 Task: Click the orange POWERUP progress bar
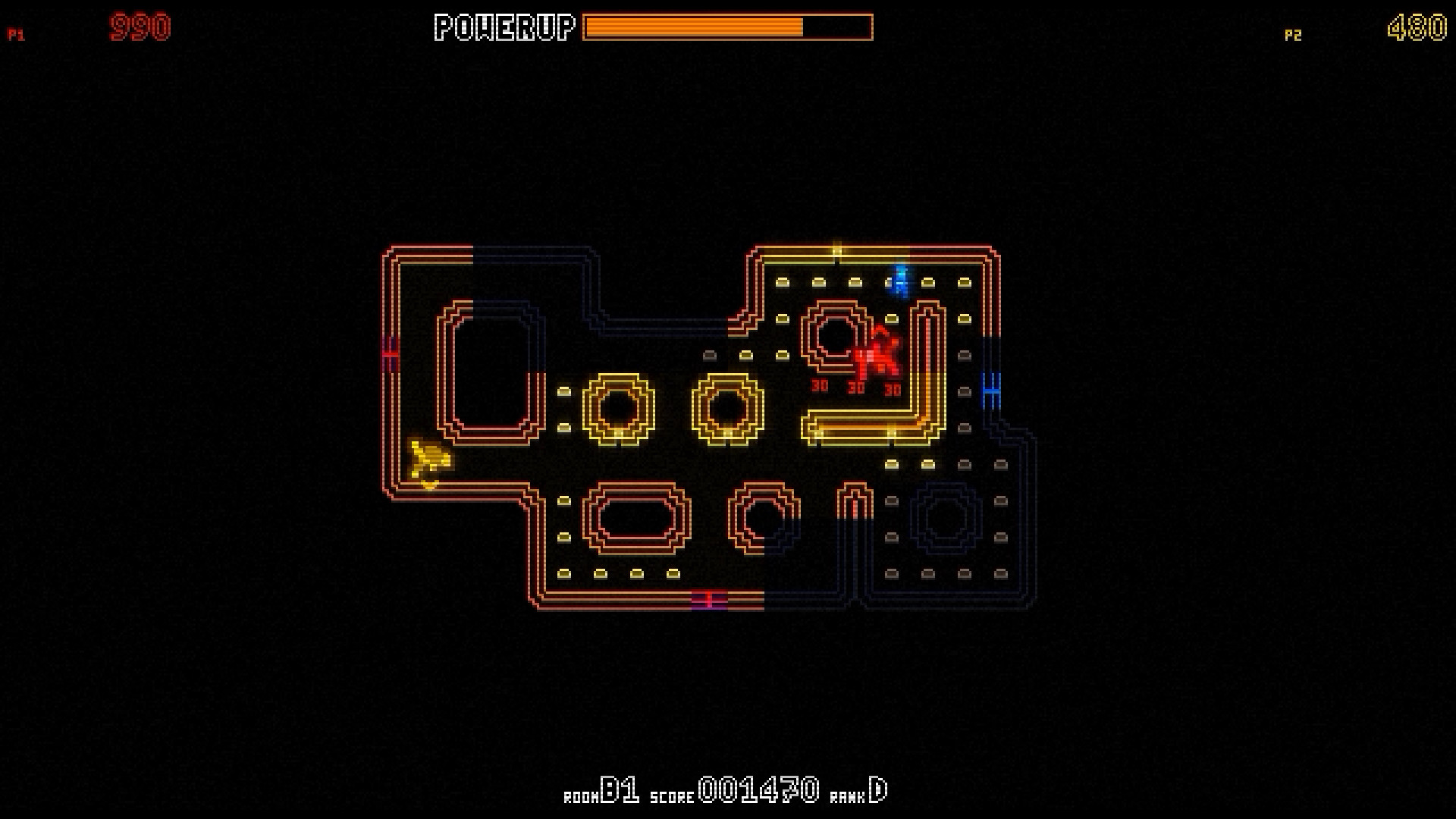pos(694,27)
